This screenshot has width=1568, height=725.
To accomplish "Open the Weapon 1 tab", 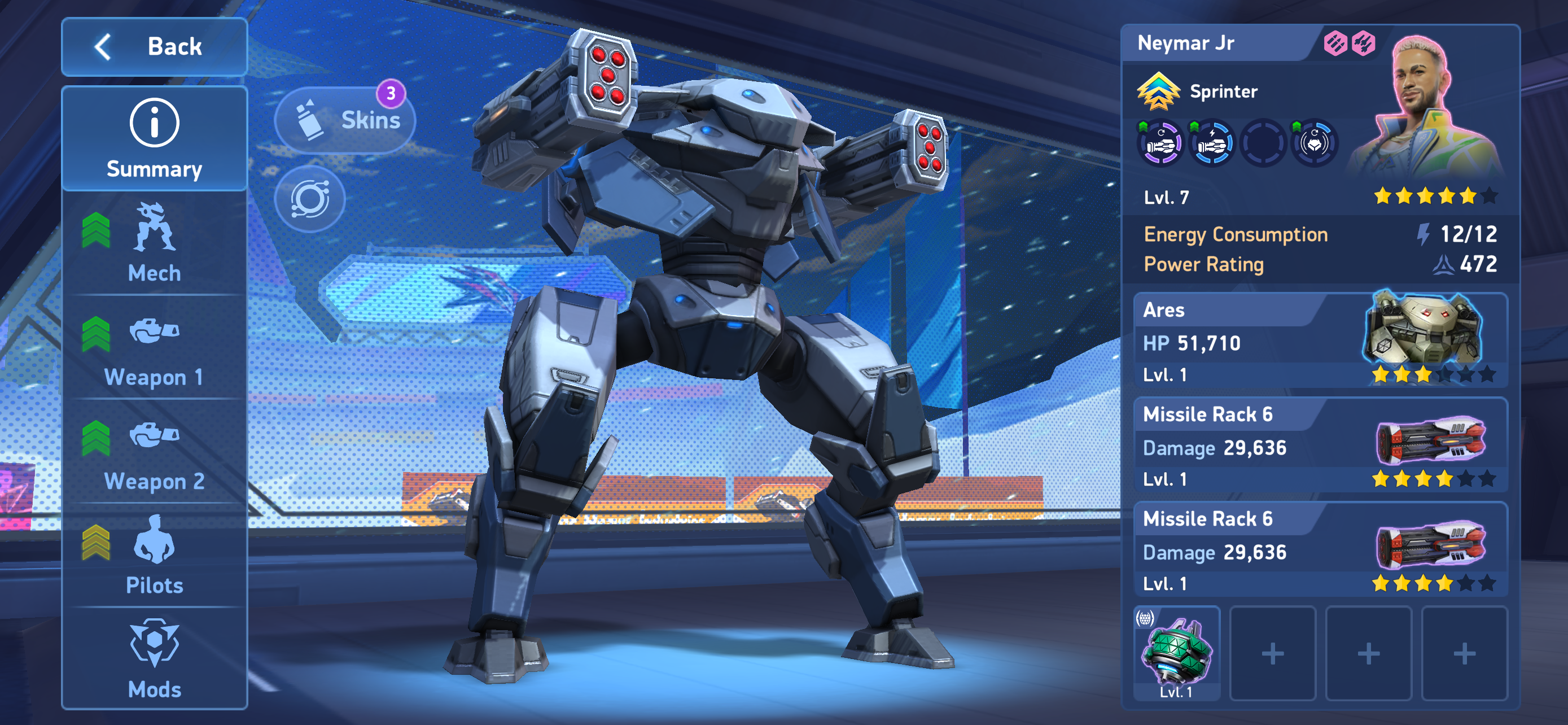I will coord(154,348).
